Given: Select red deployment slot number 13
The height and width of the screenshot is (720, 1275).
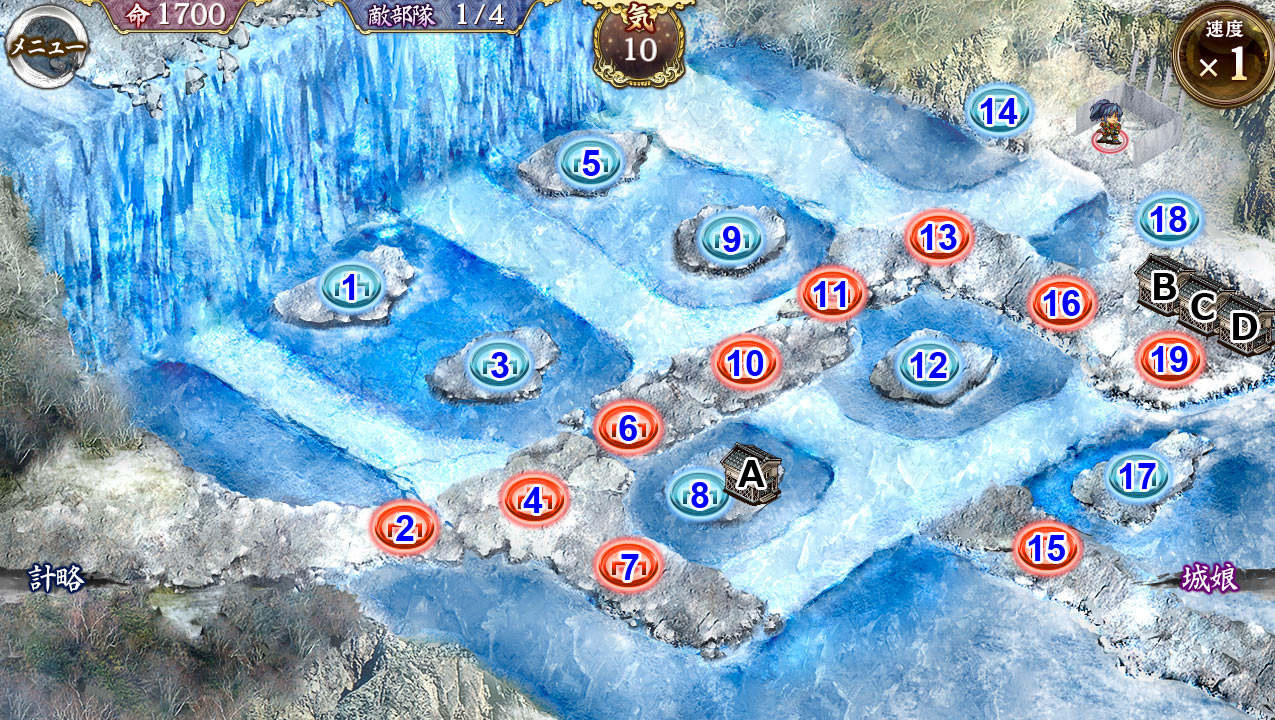Looking at the screenshot, I should tap(938, 238).
